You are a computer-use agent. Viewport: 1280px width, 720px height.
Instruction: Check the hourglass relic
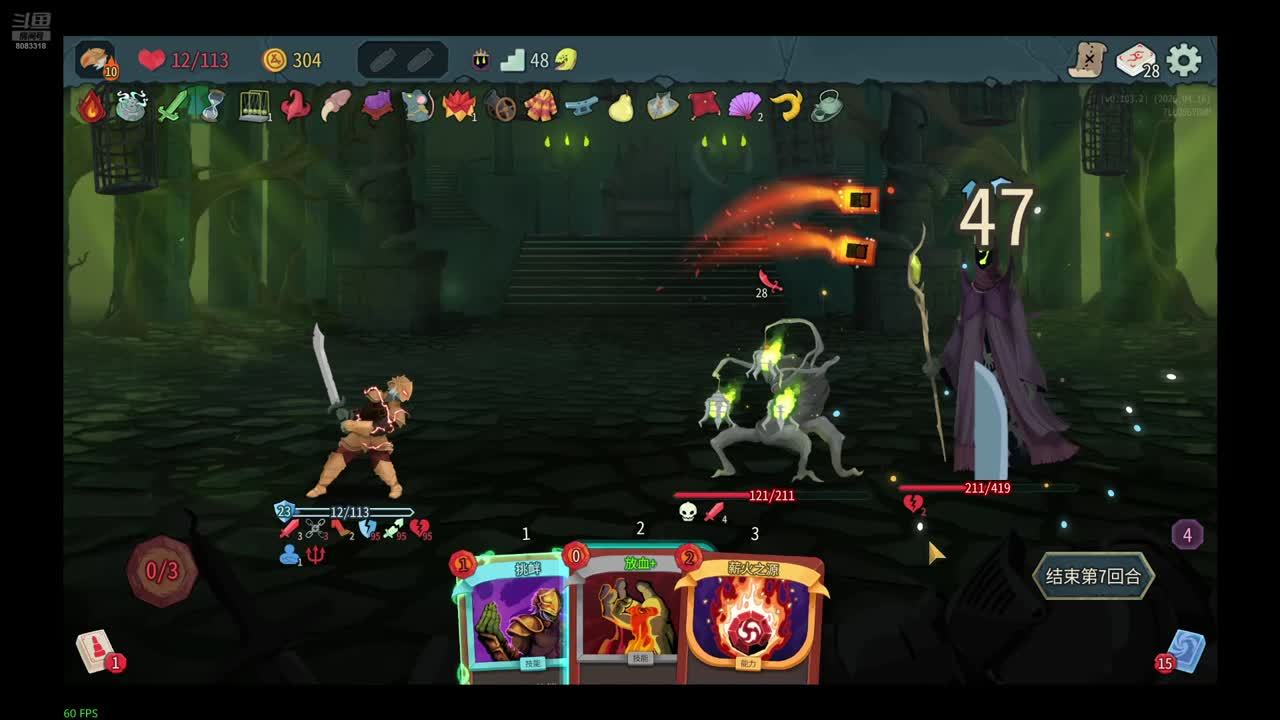pyautogui.click(x=212, y=106)
